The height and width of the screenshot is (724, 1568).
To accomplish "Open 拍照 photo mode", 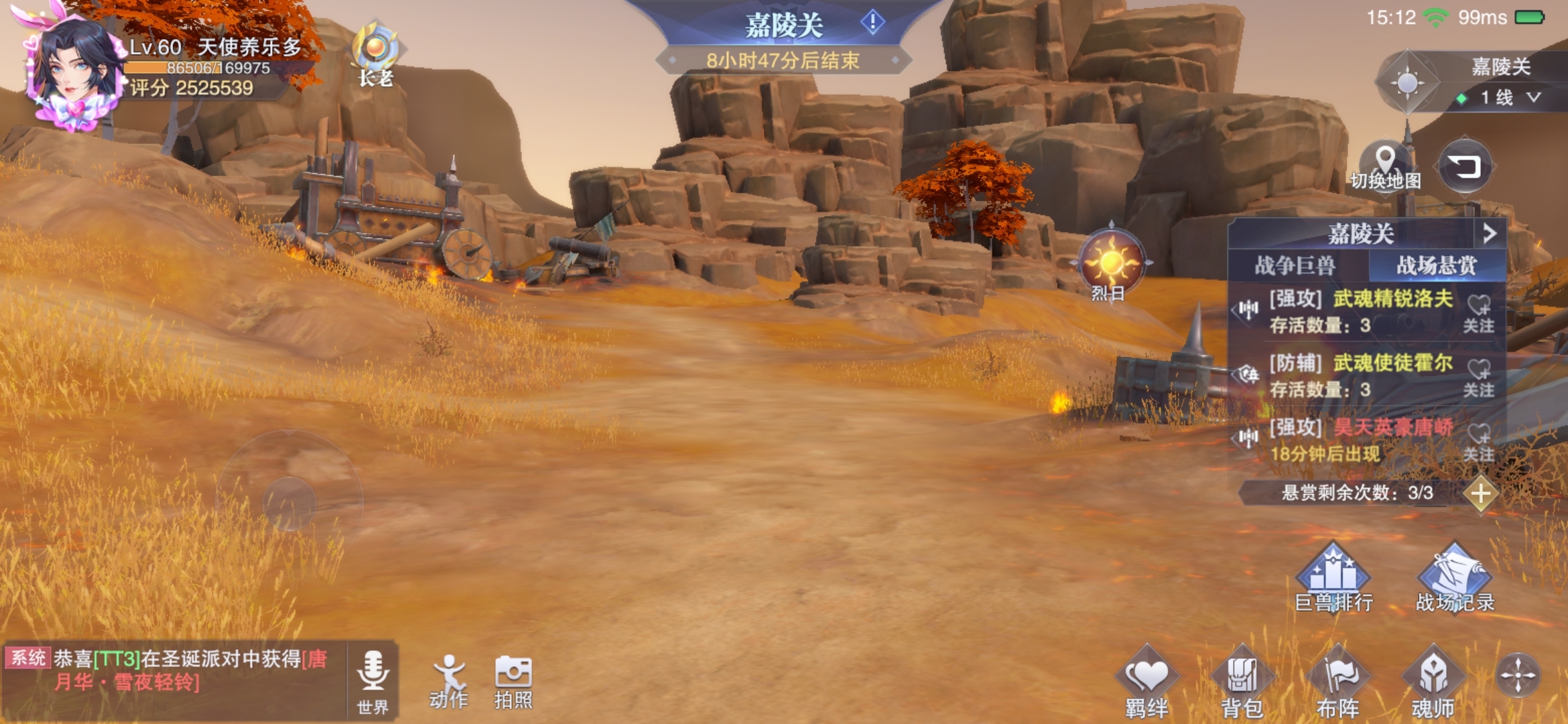I will pyautogui.click(x=513, y=680).
